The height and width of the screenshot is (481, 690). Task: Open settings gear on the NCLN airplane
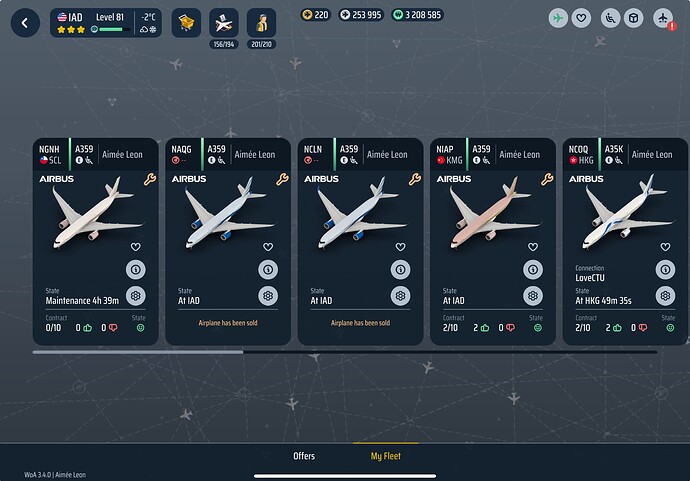coord(400,296)
